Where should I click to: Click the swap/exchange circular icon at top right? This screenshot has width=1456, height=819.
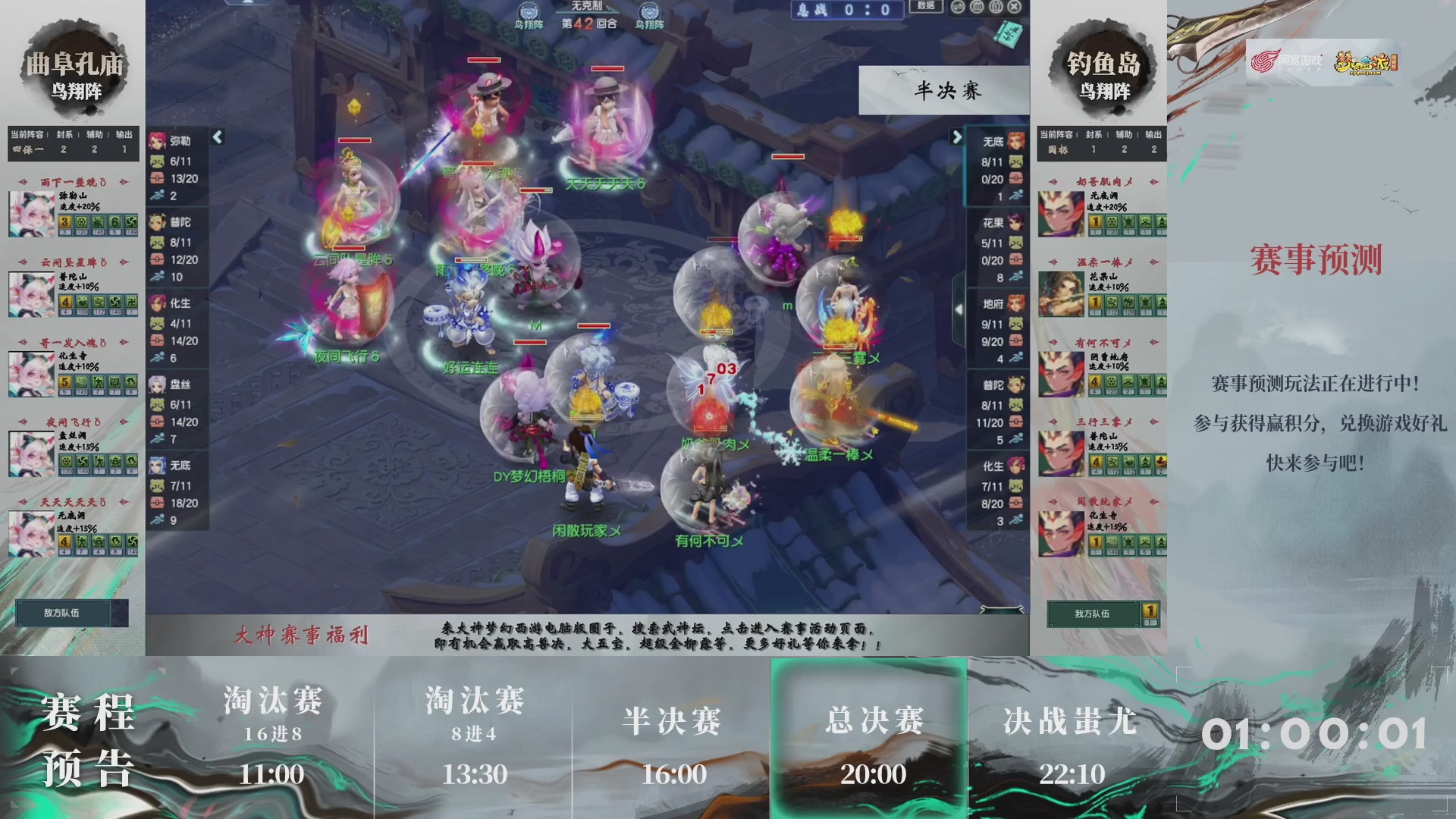957,8
